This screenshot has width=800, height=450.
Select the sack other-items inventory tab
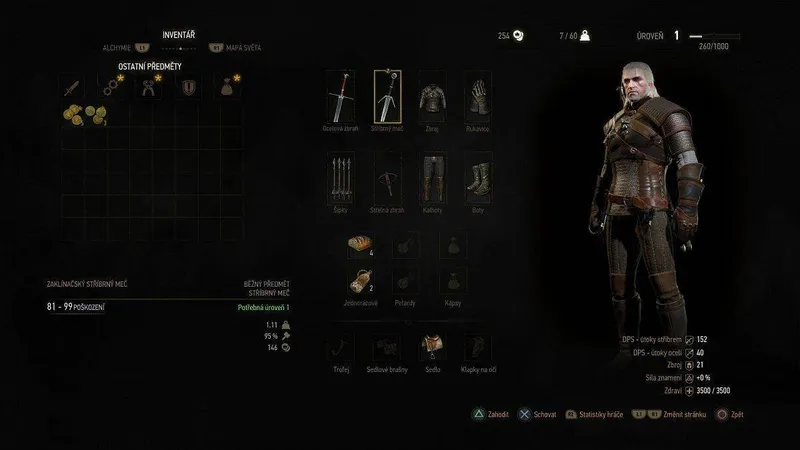229,87
